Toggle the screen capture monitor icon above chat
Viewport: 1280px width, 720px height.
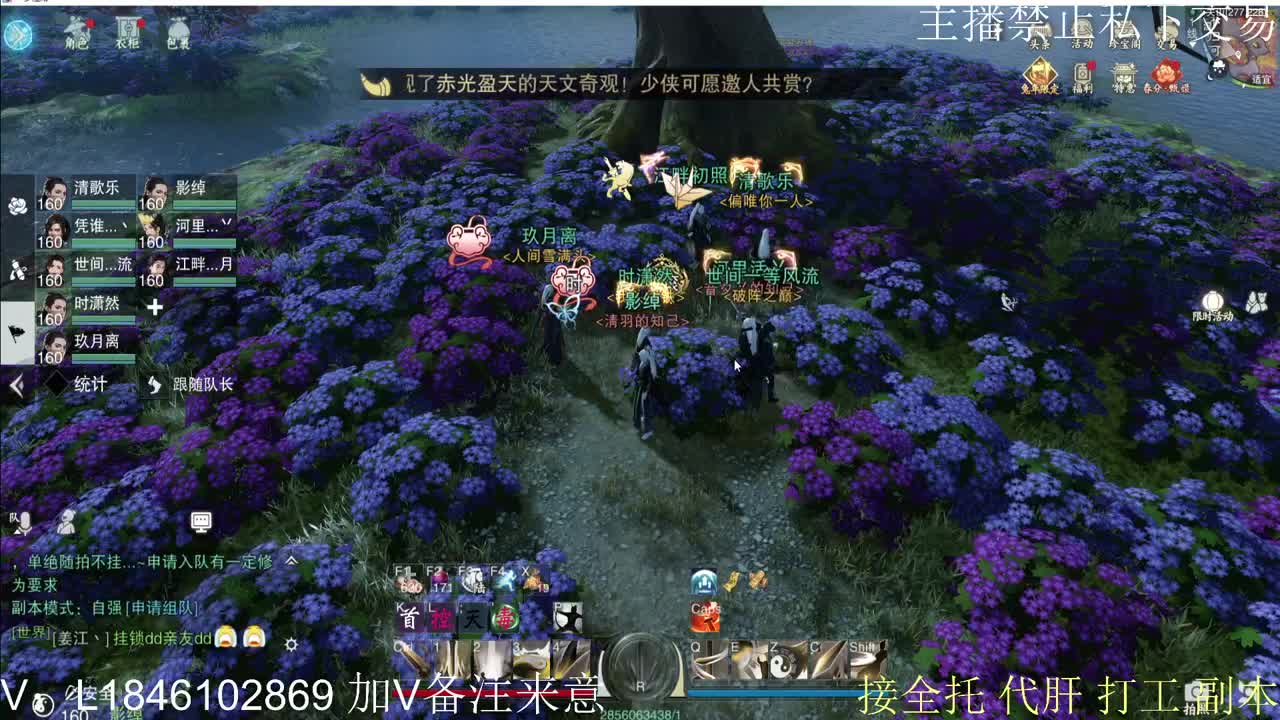pos(201,522)
